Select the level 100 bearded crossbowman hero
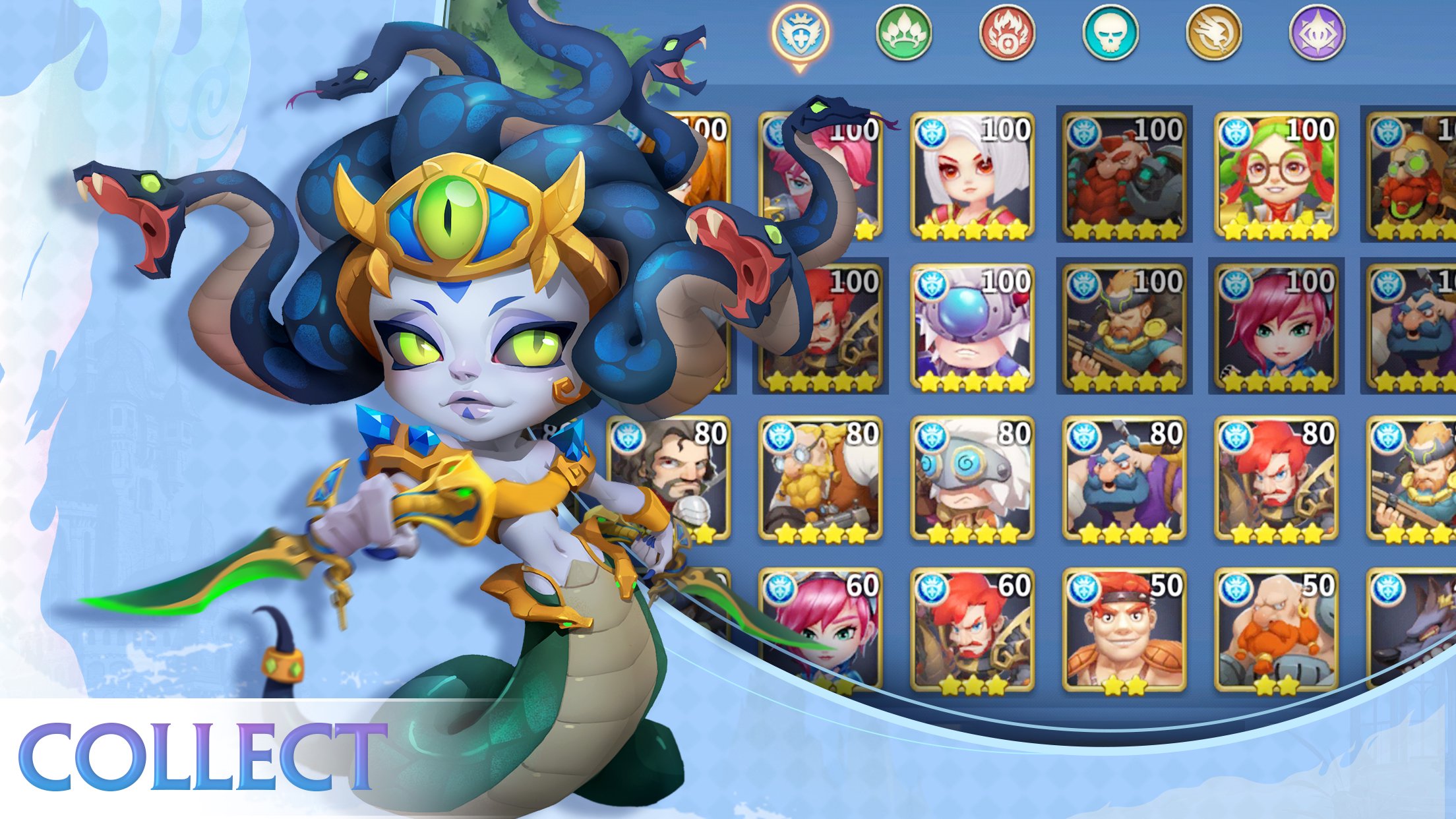 click(1124, 327)
